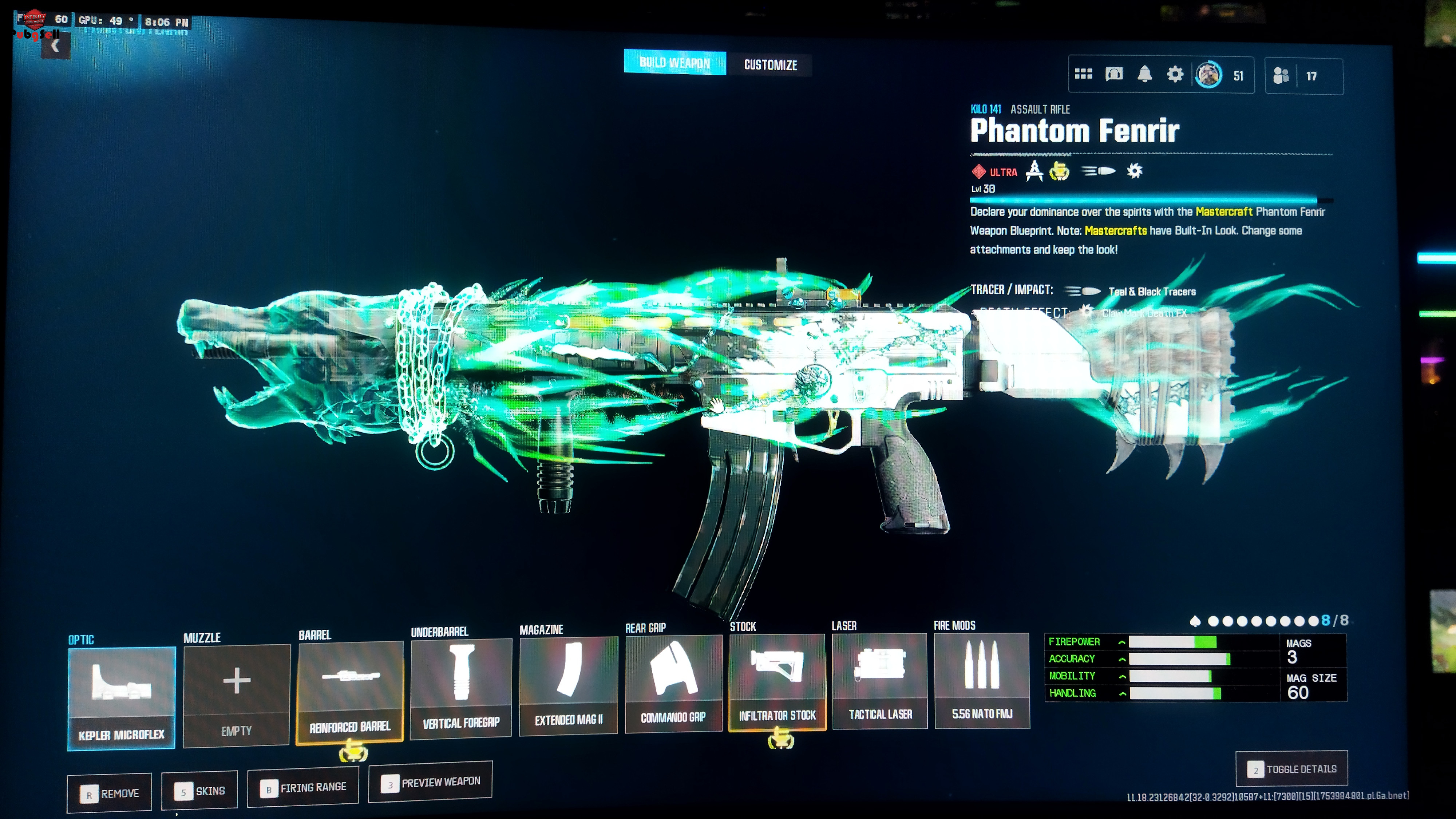
Task: Show notifications via the bell icon
Action: coord(1144,74)
